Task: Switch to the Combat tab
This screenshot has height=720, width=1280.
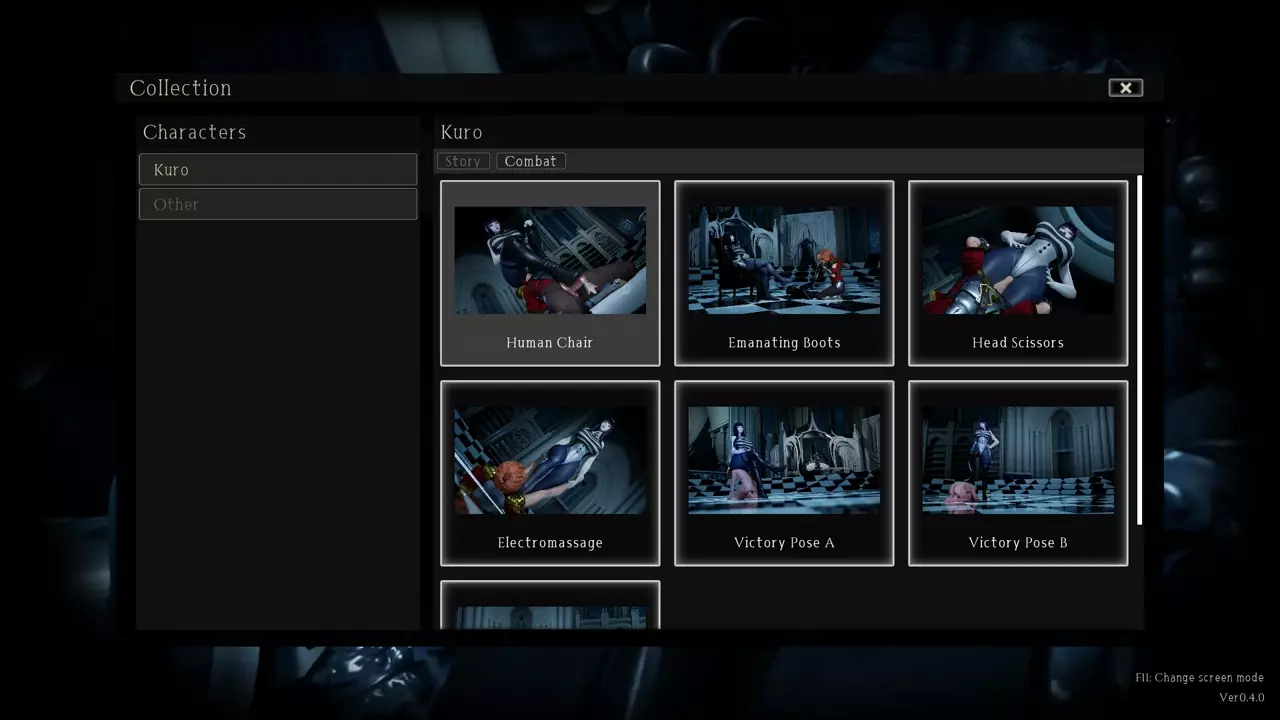Action: (530, 161)
